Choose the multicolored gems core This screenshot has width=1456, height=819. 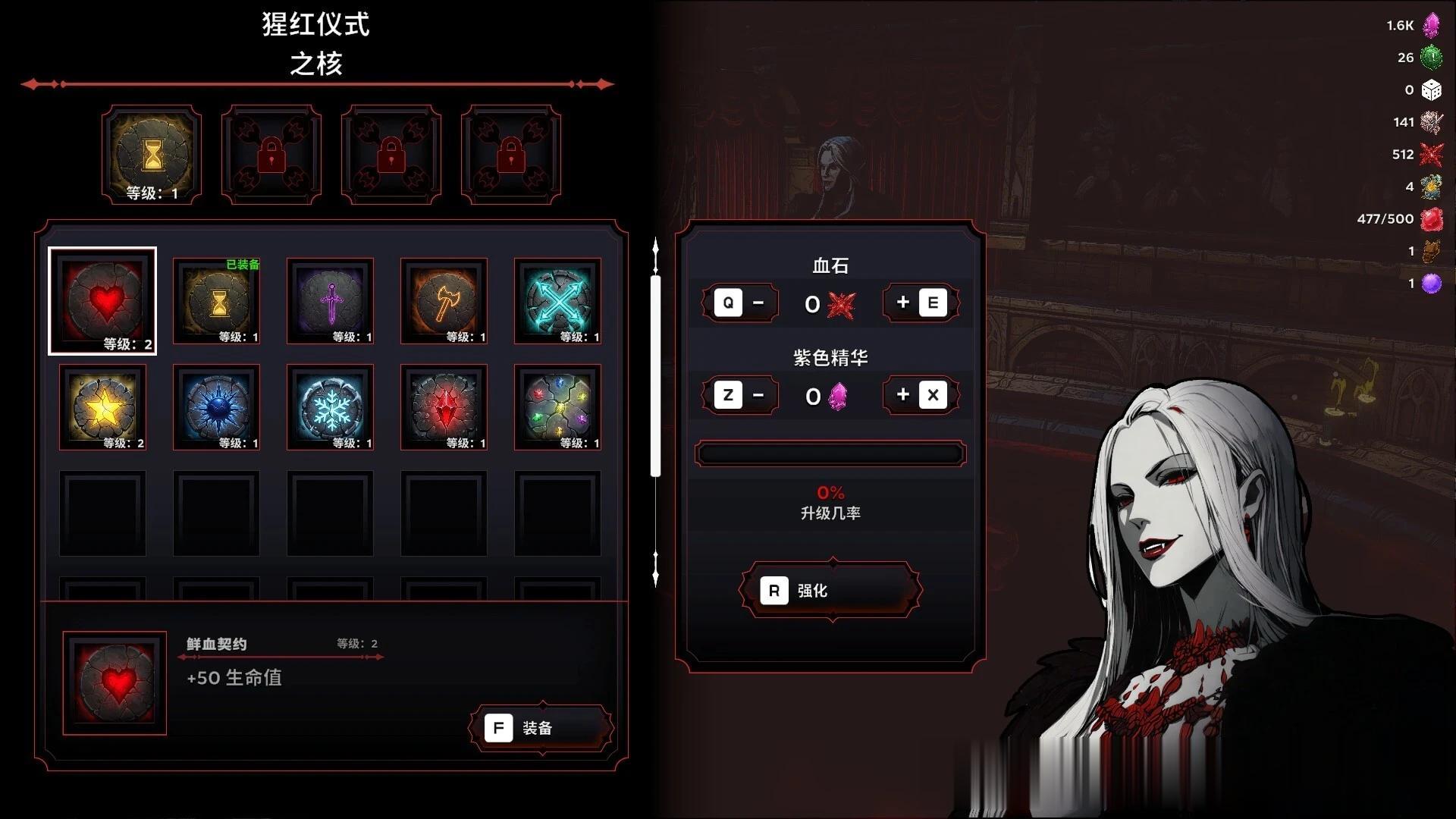point(558,407)
